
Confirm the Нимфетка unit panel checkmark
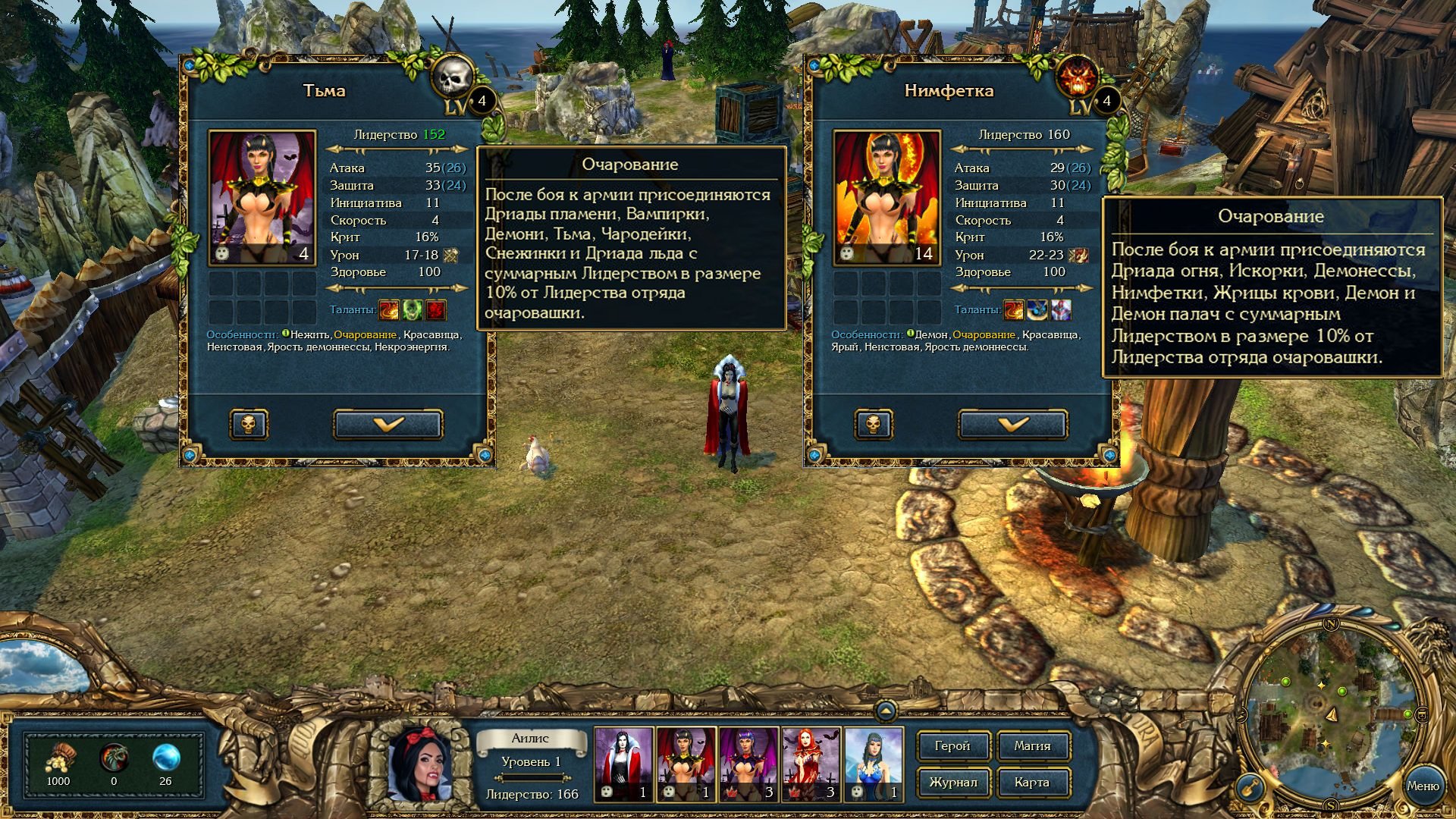[1012, 425]
